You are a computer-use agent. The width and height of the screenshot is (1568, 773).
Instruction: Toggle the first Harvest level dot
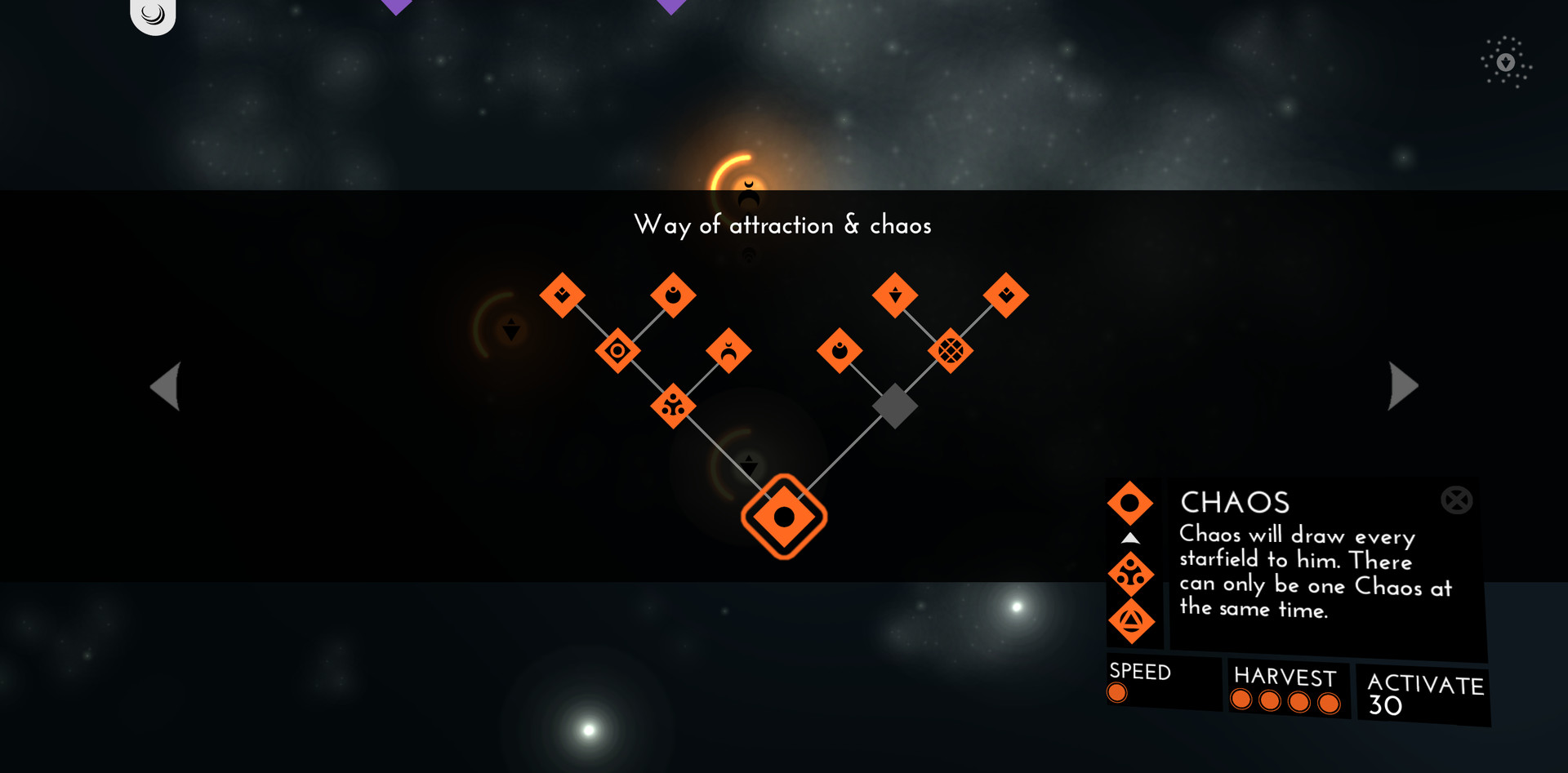(1242, 700)
